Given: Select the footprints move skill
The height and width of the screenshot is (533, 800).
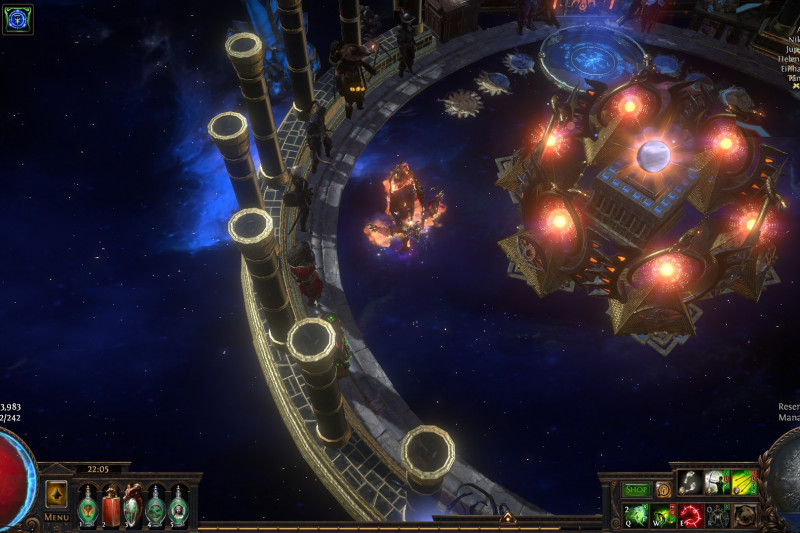Looking at the screenshot, I should point(691,483).
